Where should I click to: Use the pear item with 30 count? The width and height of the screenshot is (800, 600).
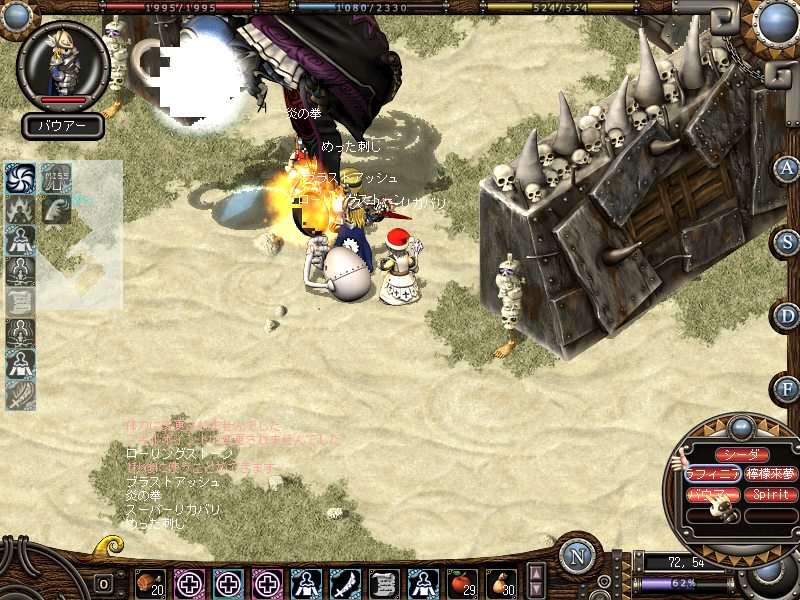pyautogui.click(x=500, y=583)
